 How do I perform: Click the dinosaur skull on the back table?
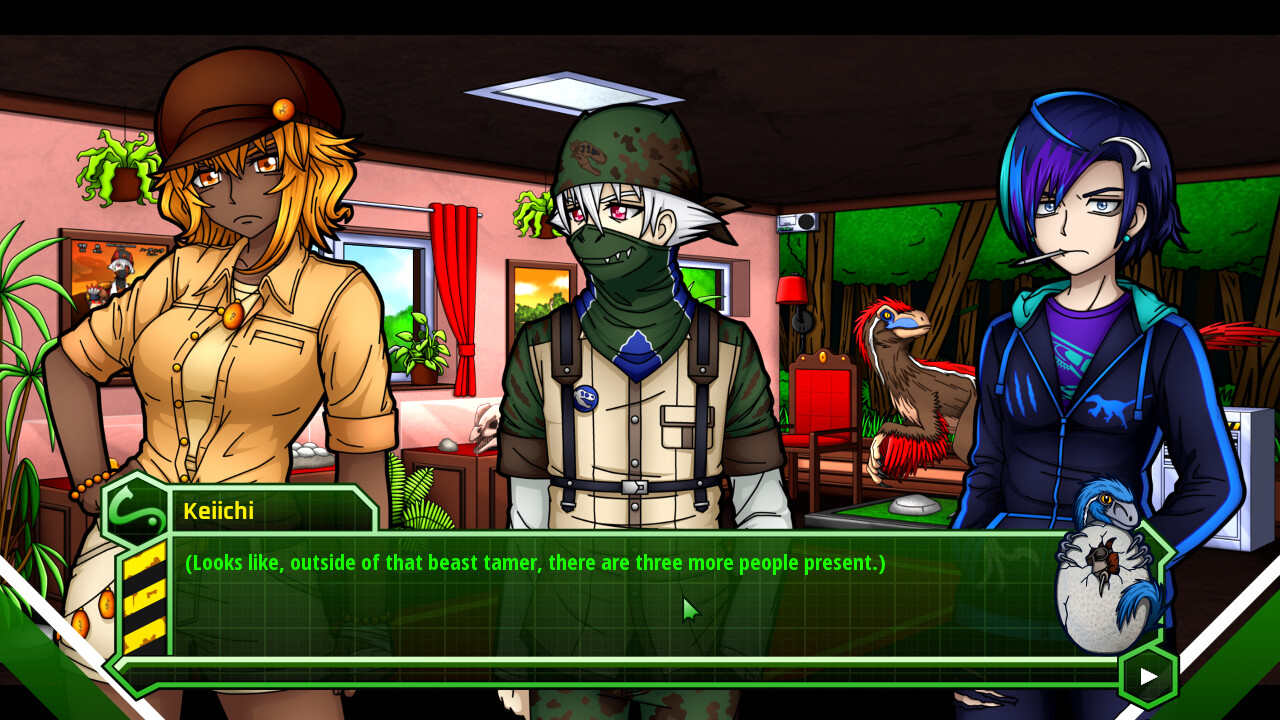tap(487, 425)
